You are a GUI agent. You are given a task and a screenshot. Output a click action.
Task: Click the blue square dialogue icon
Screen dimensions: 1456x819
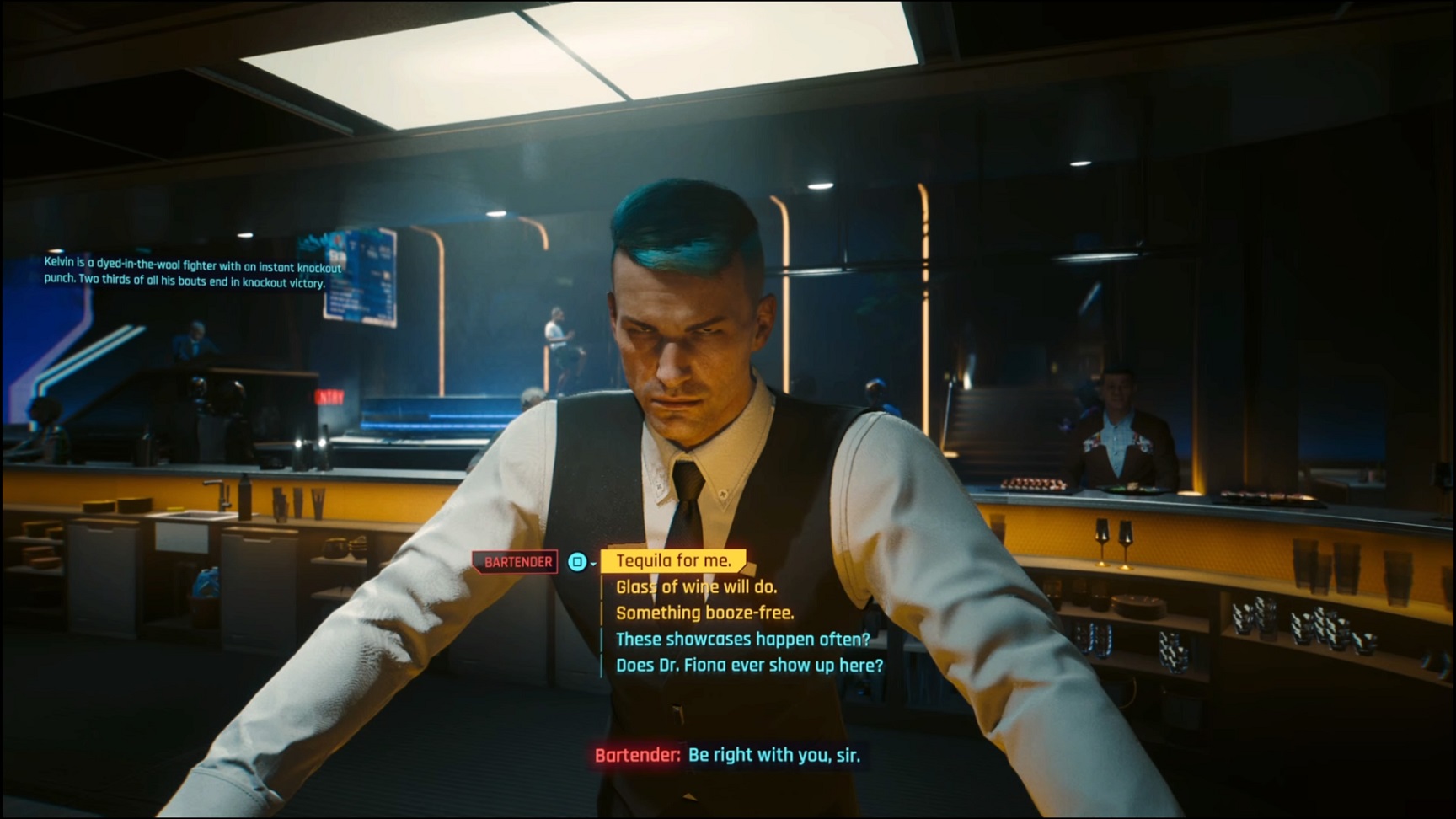coord(575,560)
